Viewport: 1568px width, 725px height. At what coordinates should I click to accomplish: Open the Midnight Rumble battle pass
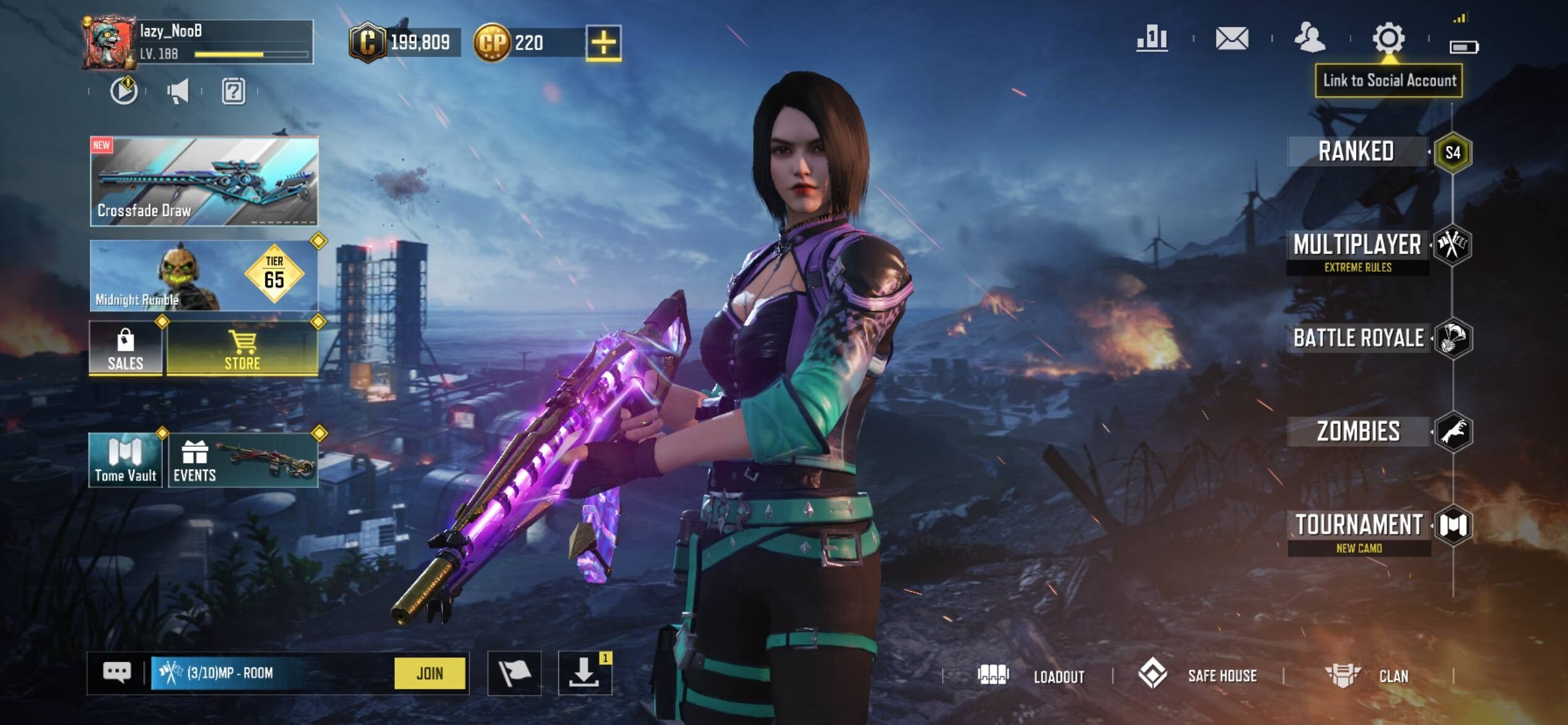(204, 276)
